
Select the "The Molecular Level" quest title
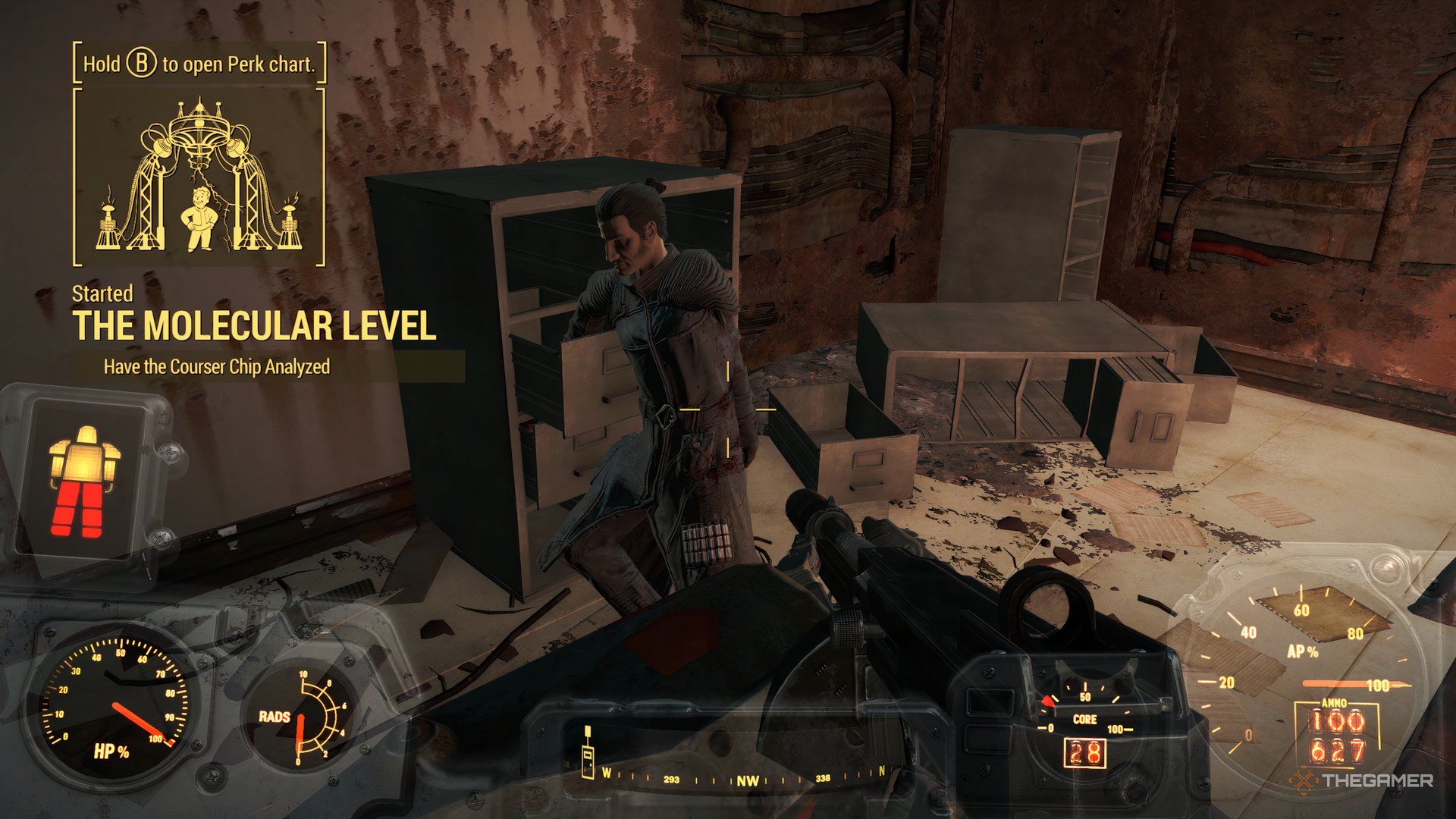(254, 326)
